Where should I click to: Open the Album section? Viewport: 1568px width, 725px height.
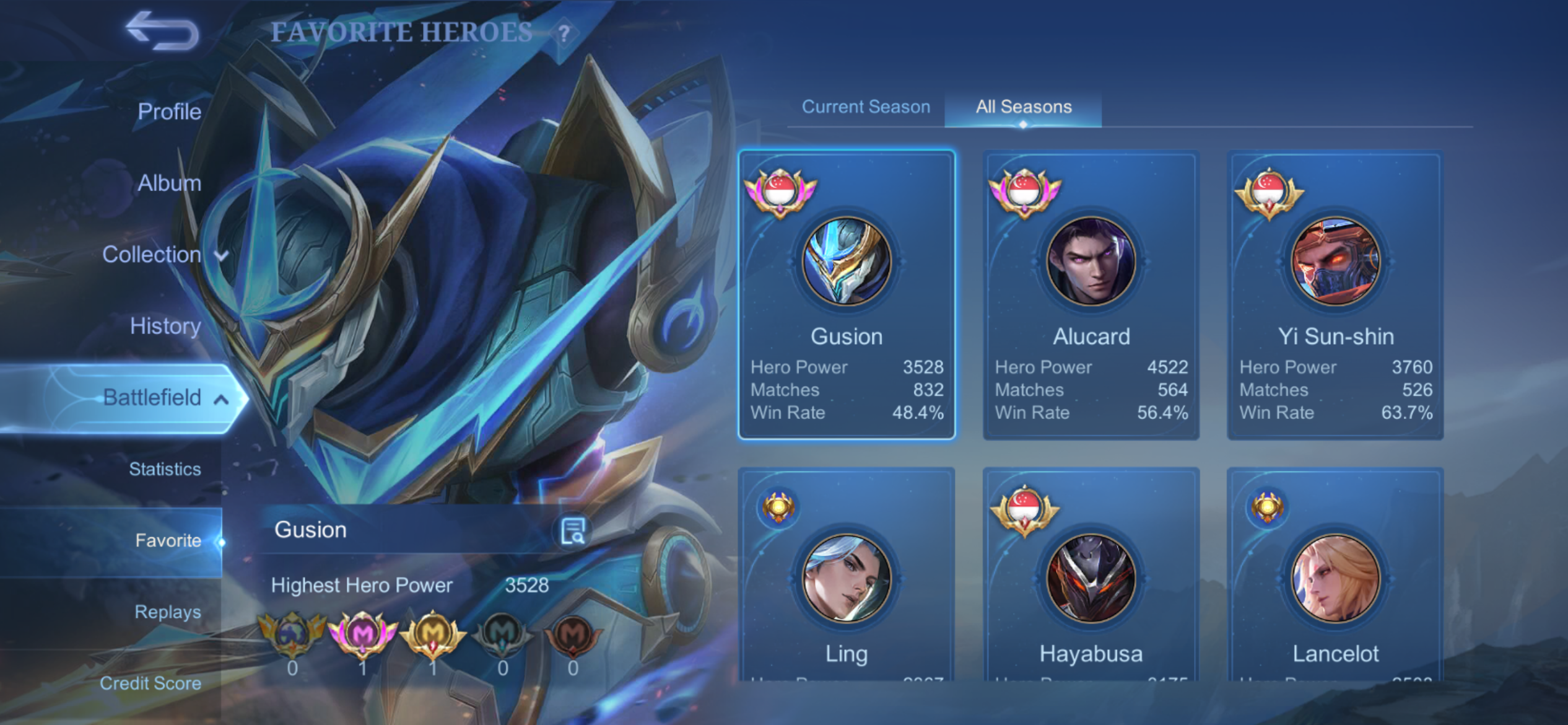coord(169,183)
